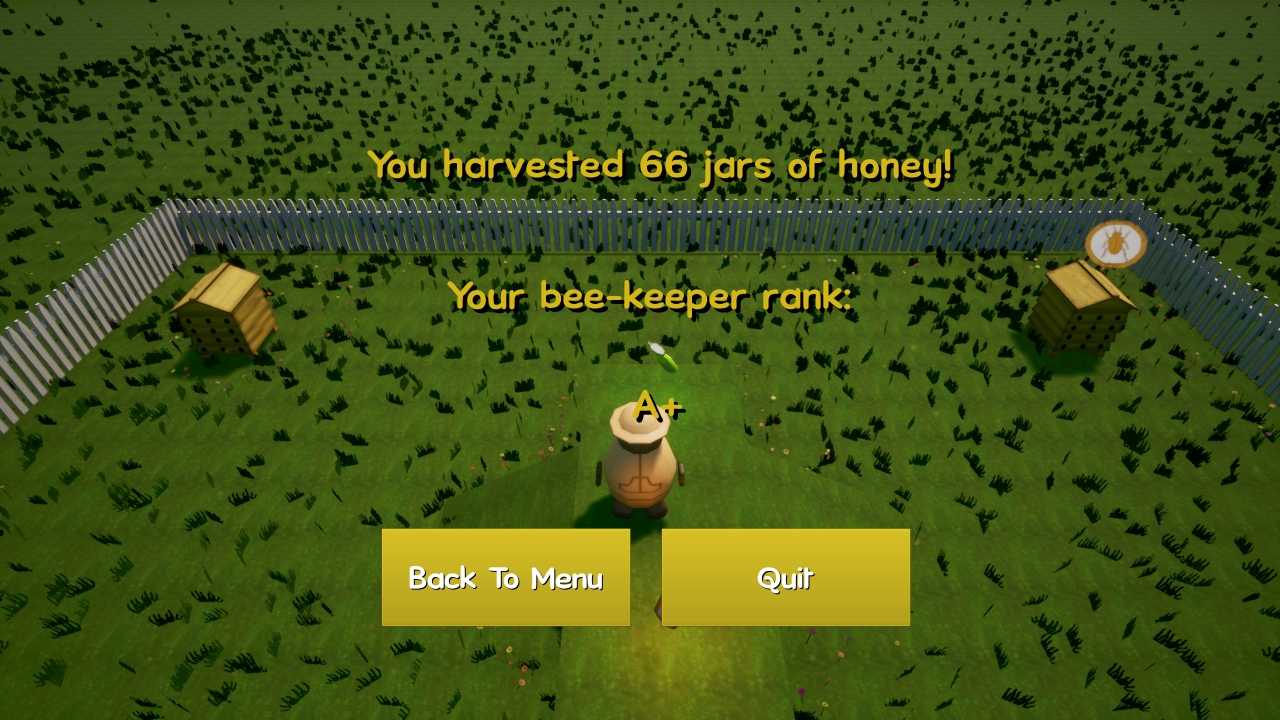
Task: Select the Back To Menu menu option
Action: click(x=505, y=577)
